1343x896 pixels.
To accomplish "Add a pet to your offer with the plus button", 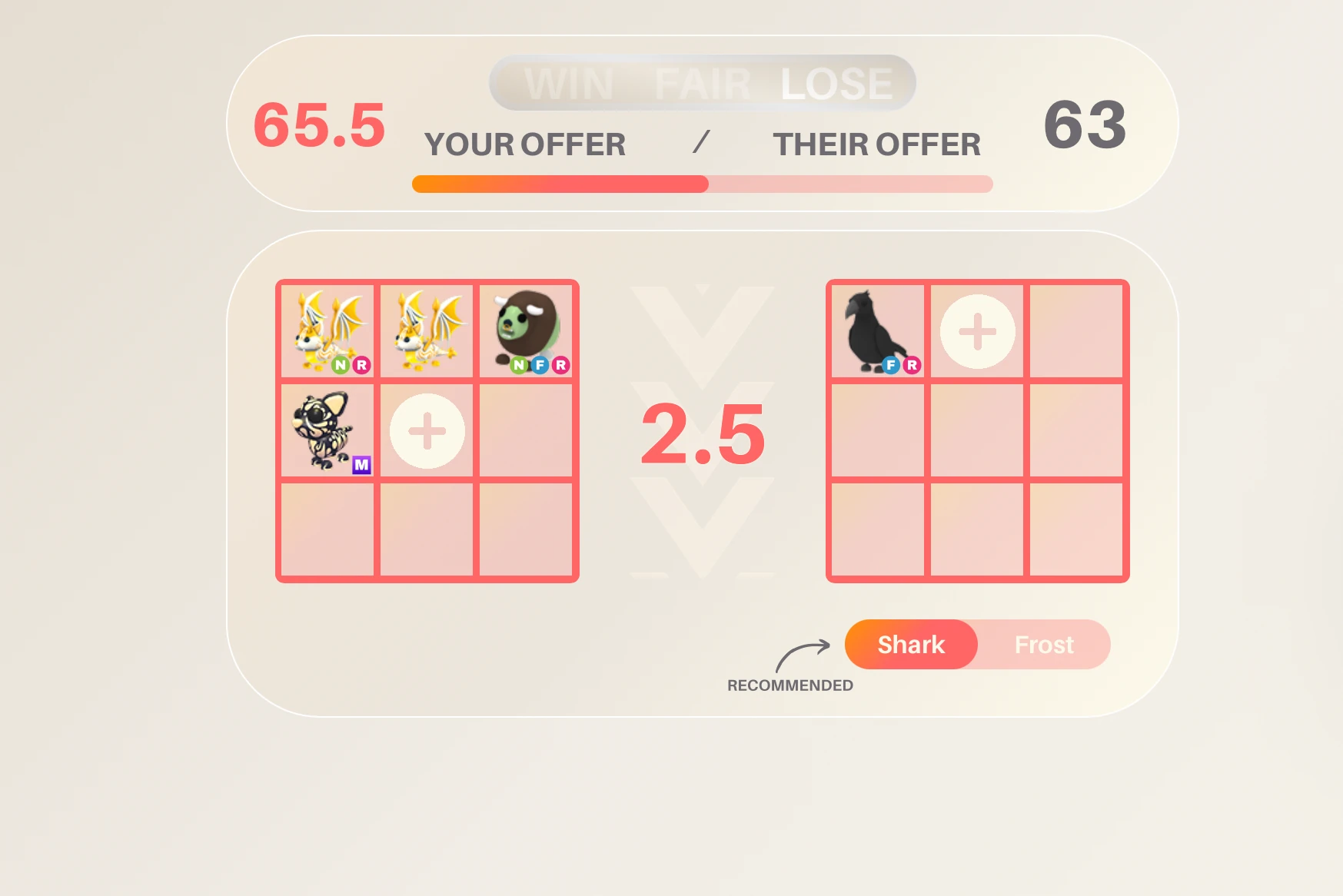I will 427,432.
